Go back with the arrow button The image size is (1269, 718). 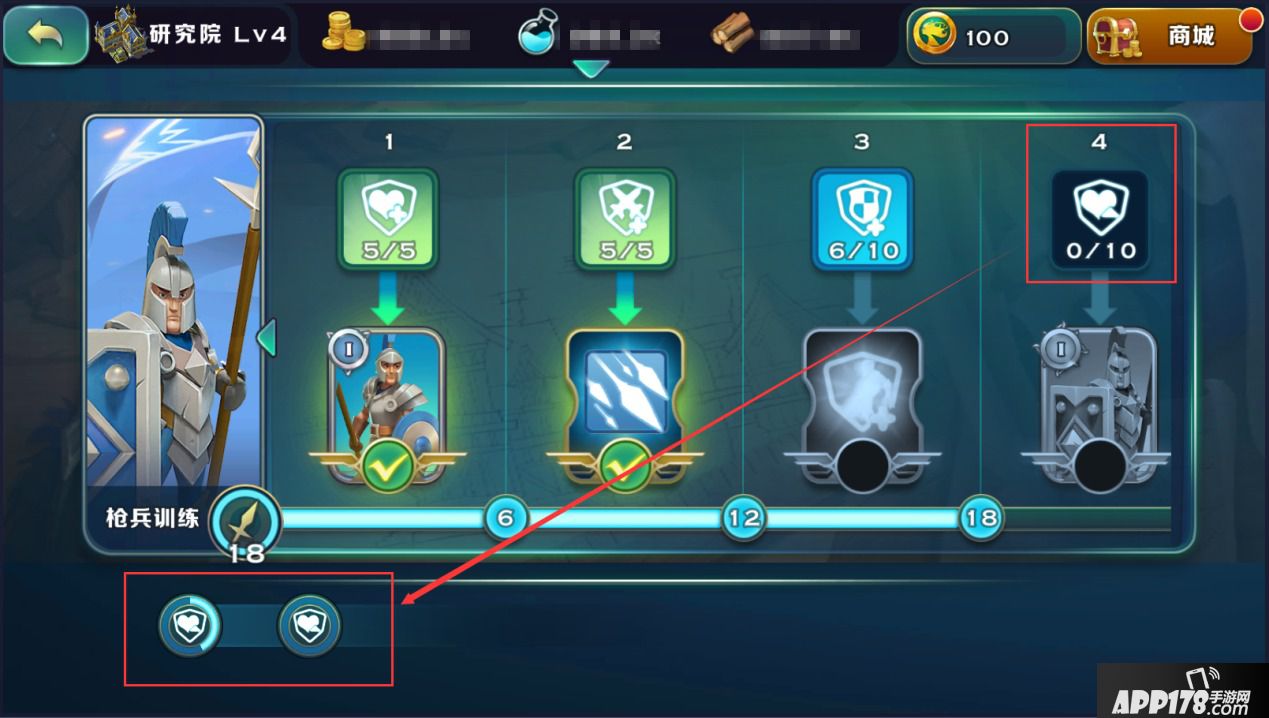click(45, 36)
